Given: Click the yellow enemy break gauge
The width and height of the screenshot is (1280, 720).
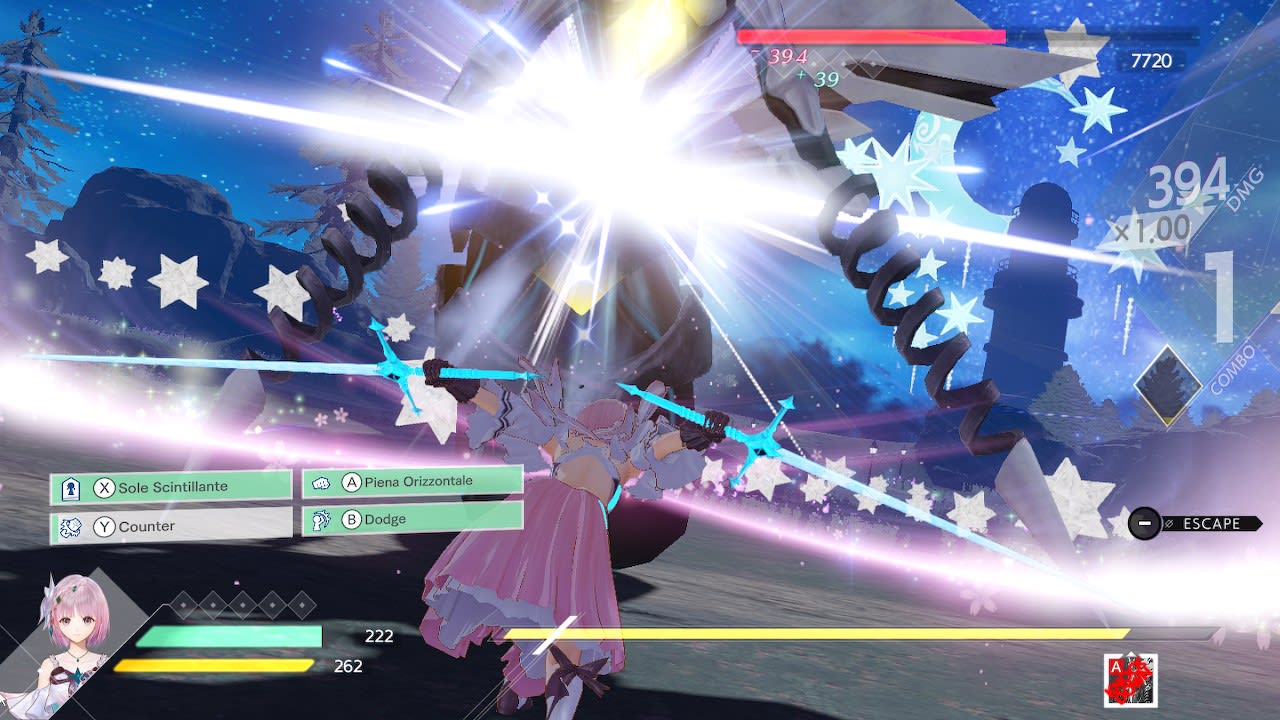Looking at the screenshot, I should (x=800, y=634).
